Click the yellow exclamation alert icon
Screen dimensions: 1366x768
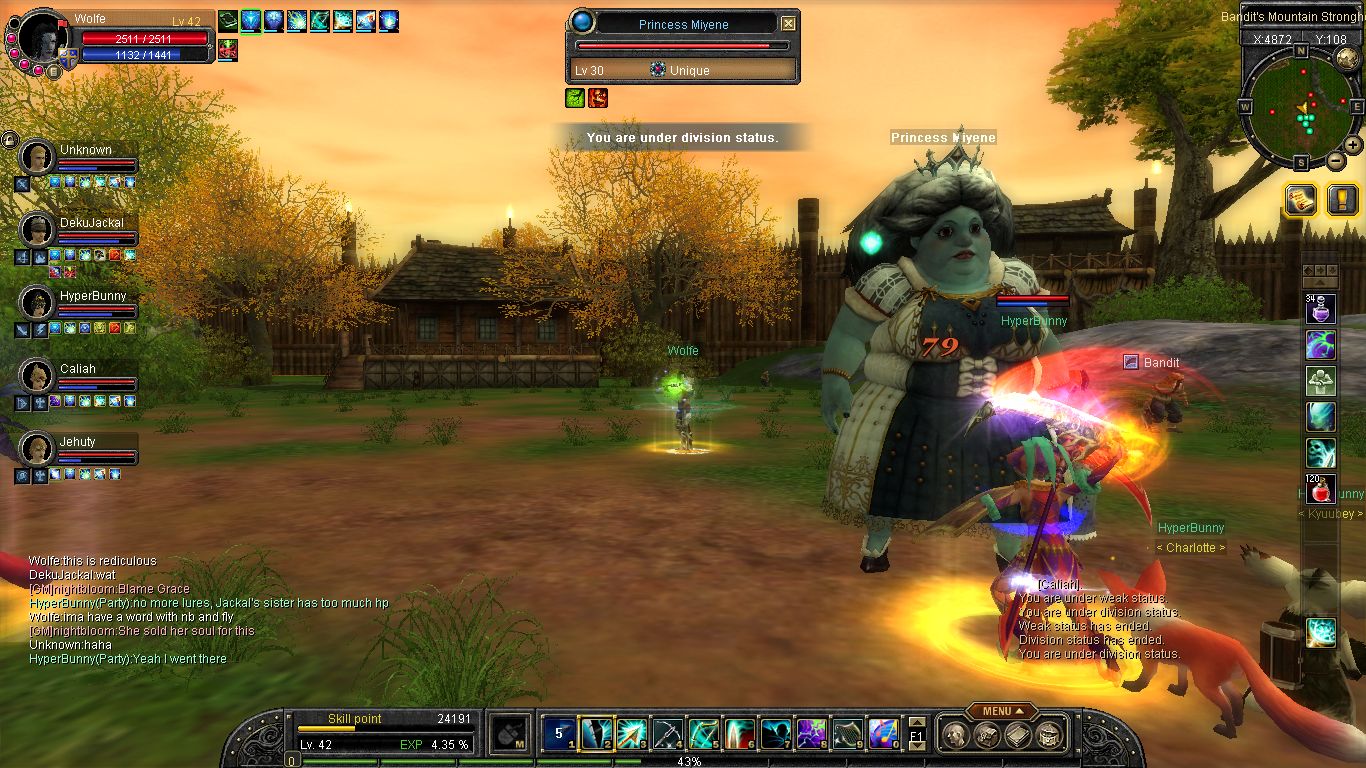(1342, 200)
